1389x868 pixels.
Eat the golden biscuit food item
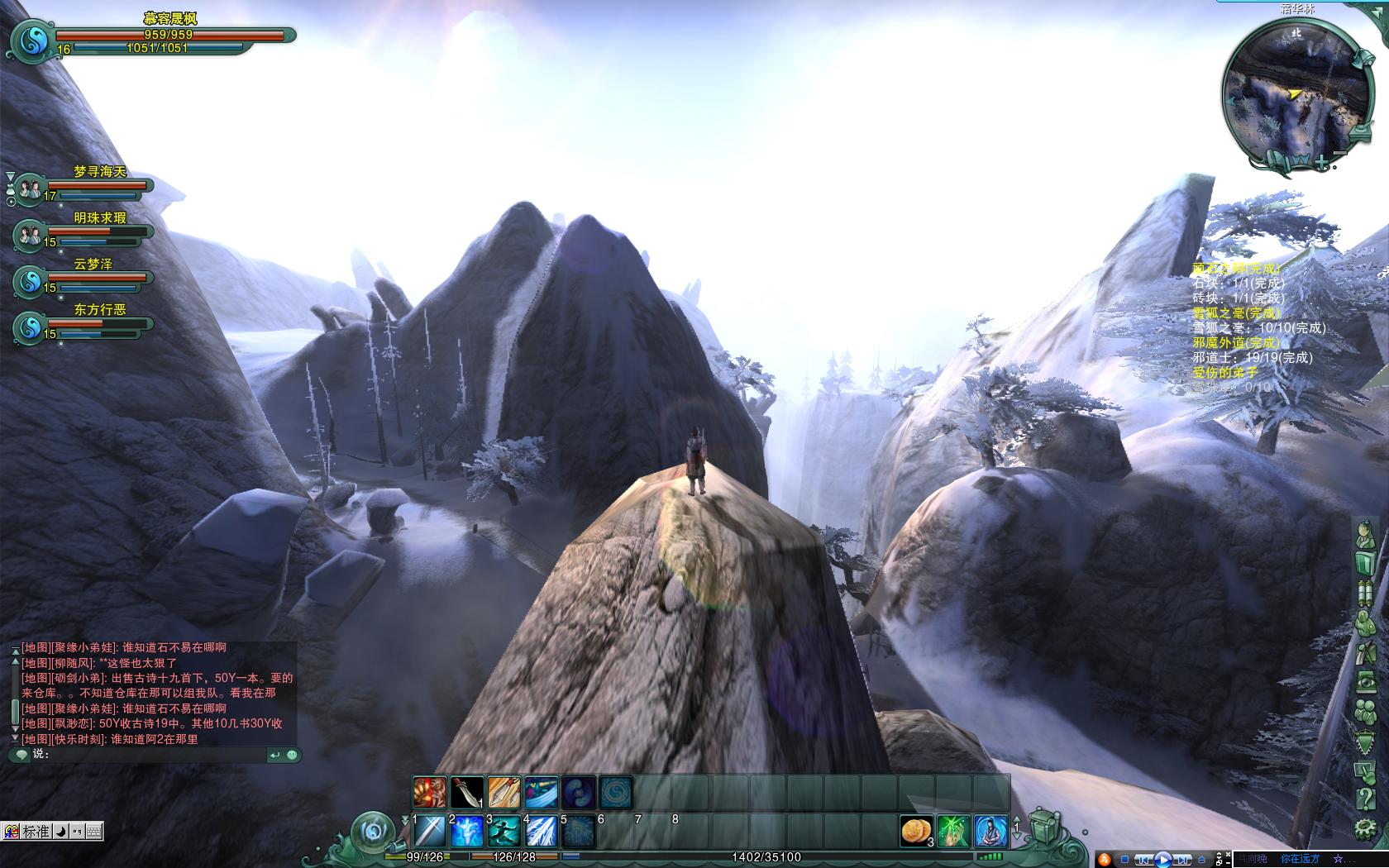(x=916, y=830)
